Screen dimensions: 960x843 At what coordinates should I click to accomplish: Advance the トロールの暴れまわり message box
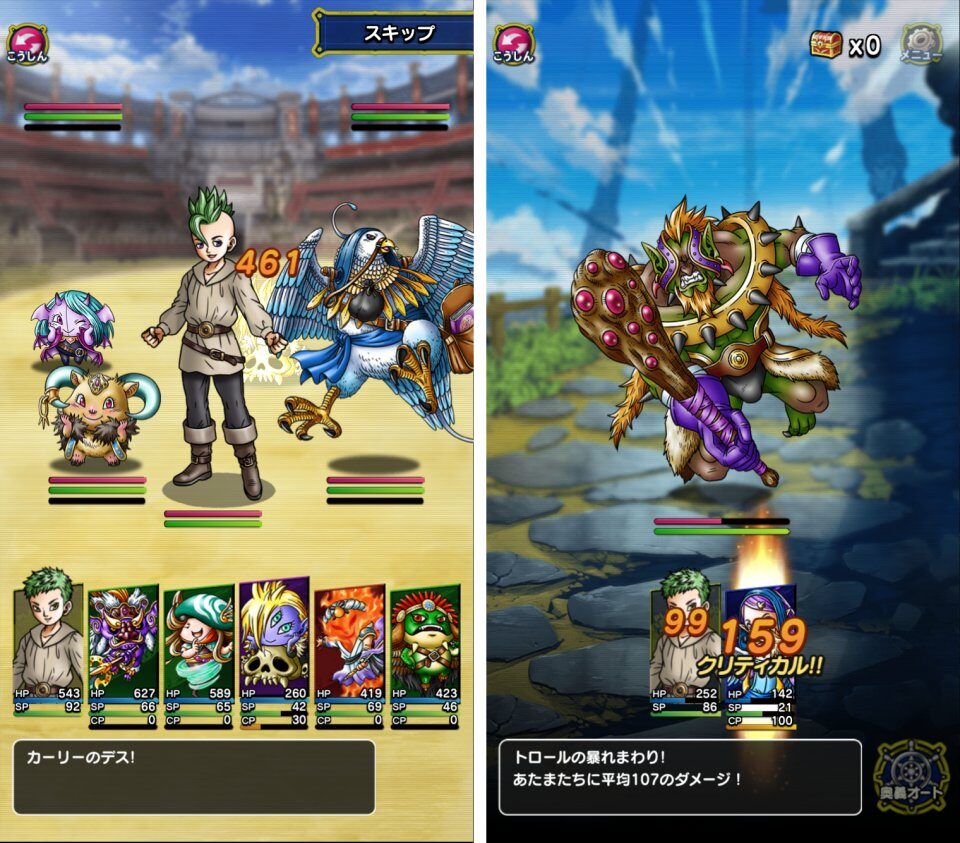[x=680, y=777]
